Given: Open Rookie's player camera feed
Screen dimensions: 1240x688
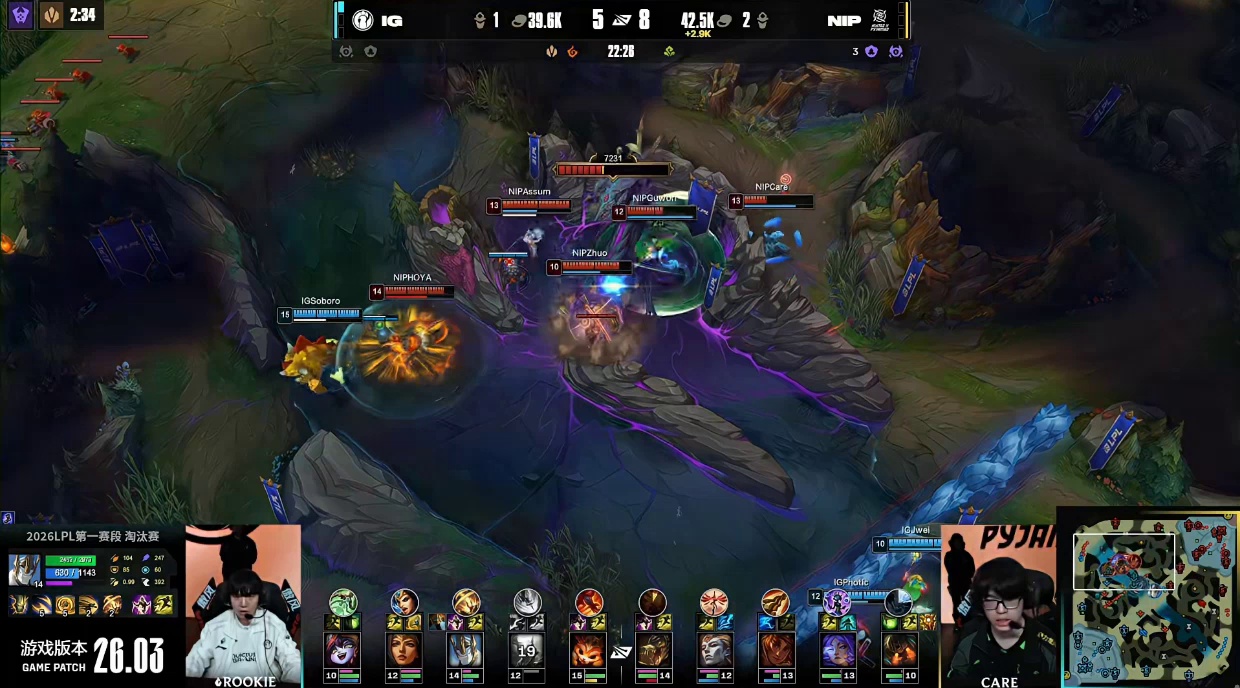Looking at the screenshot, I should coord(243,605).
